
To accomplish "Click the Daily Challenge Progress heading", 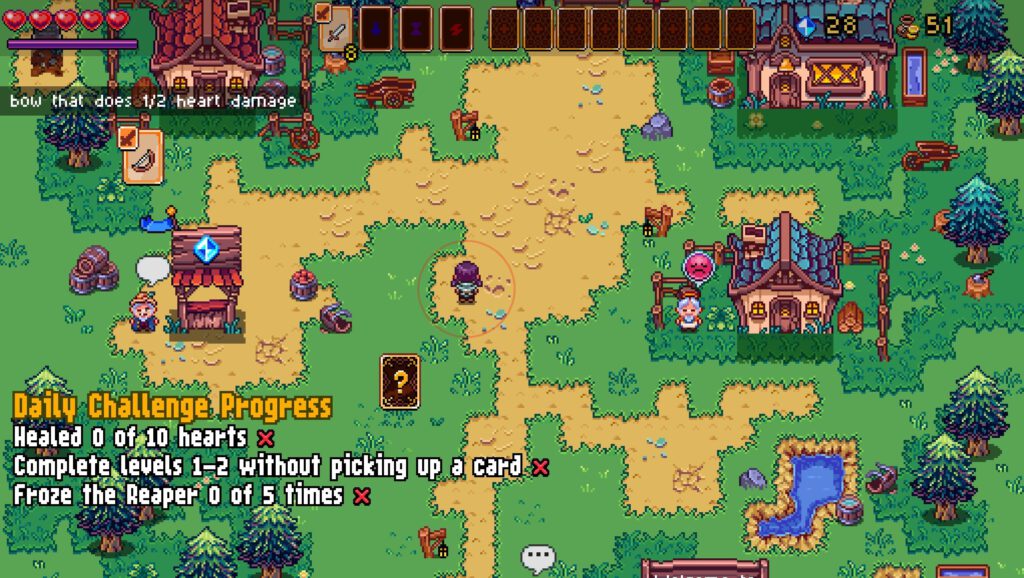I will (x=172, y=407).
